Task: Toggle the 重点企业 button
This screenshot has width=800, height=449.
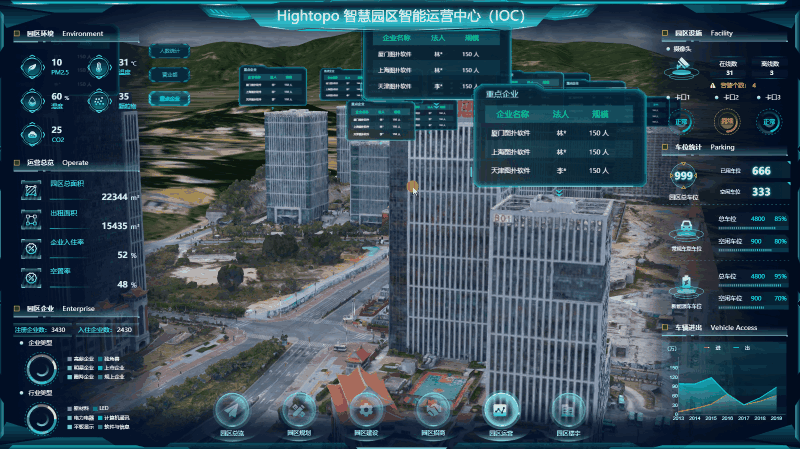Action: [x=169, y=98]
